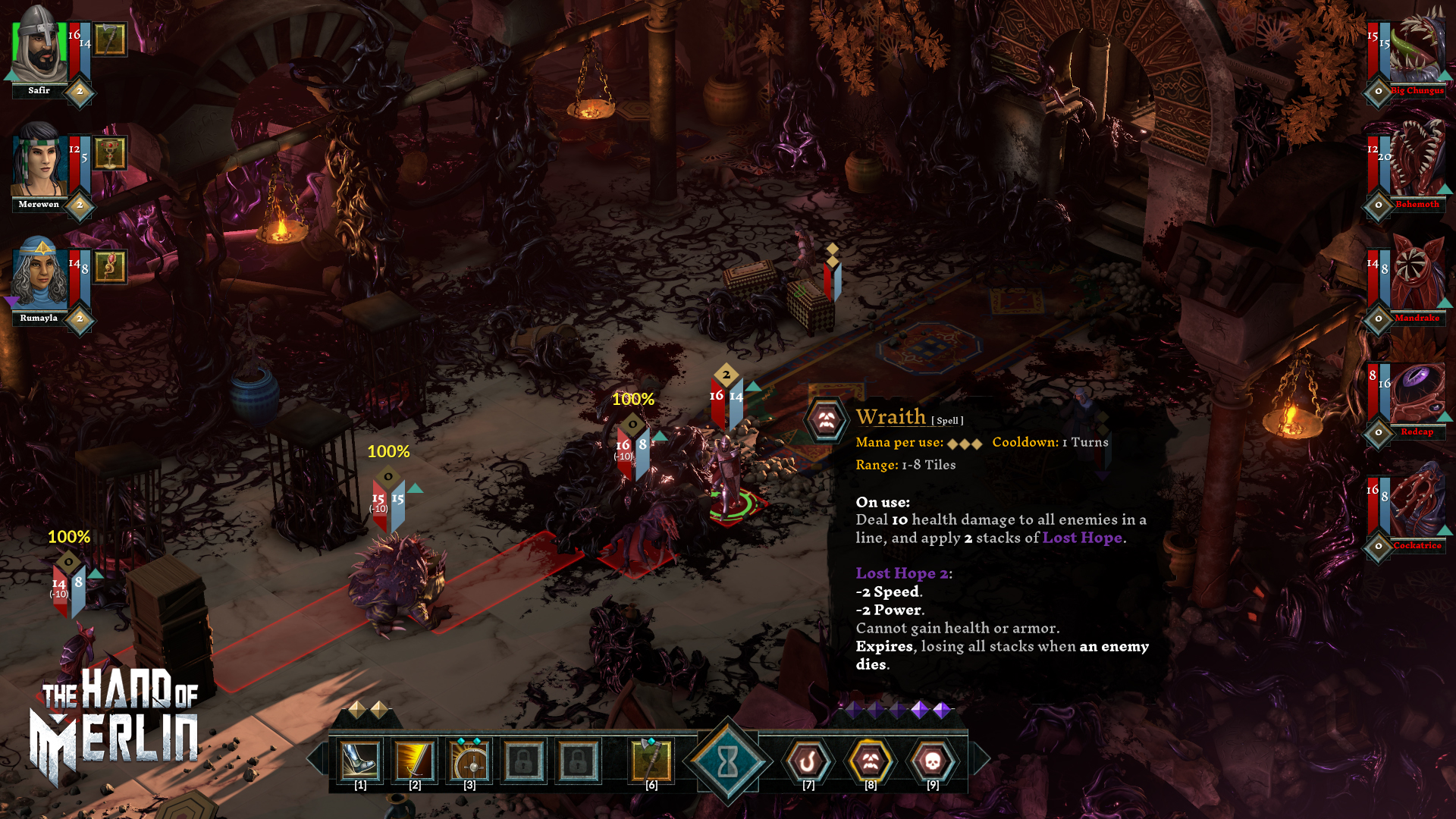This screenshot has width=1456, height=819.
Task: Click Rumayla's ruby staff relic icon
Action: [111, 267]
